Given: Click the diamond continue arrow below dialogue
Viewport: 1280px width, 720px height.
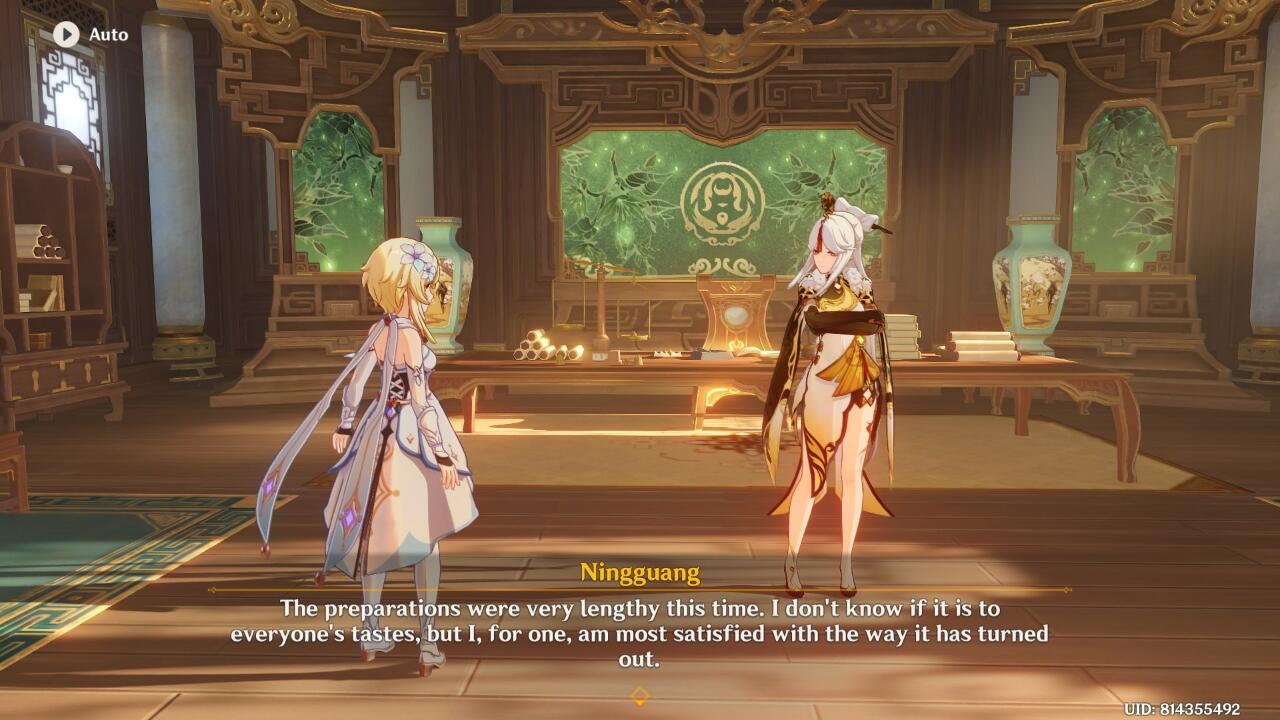Looking at the screenshot, I should [x=639, y=695].
